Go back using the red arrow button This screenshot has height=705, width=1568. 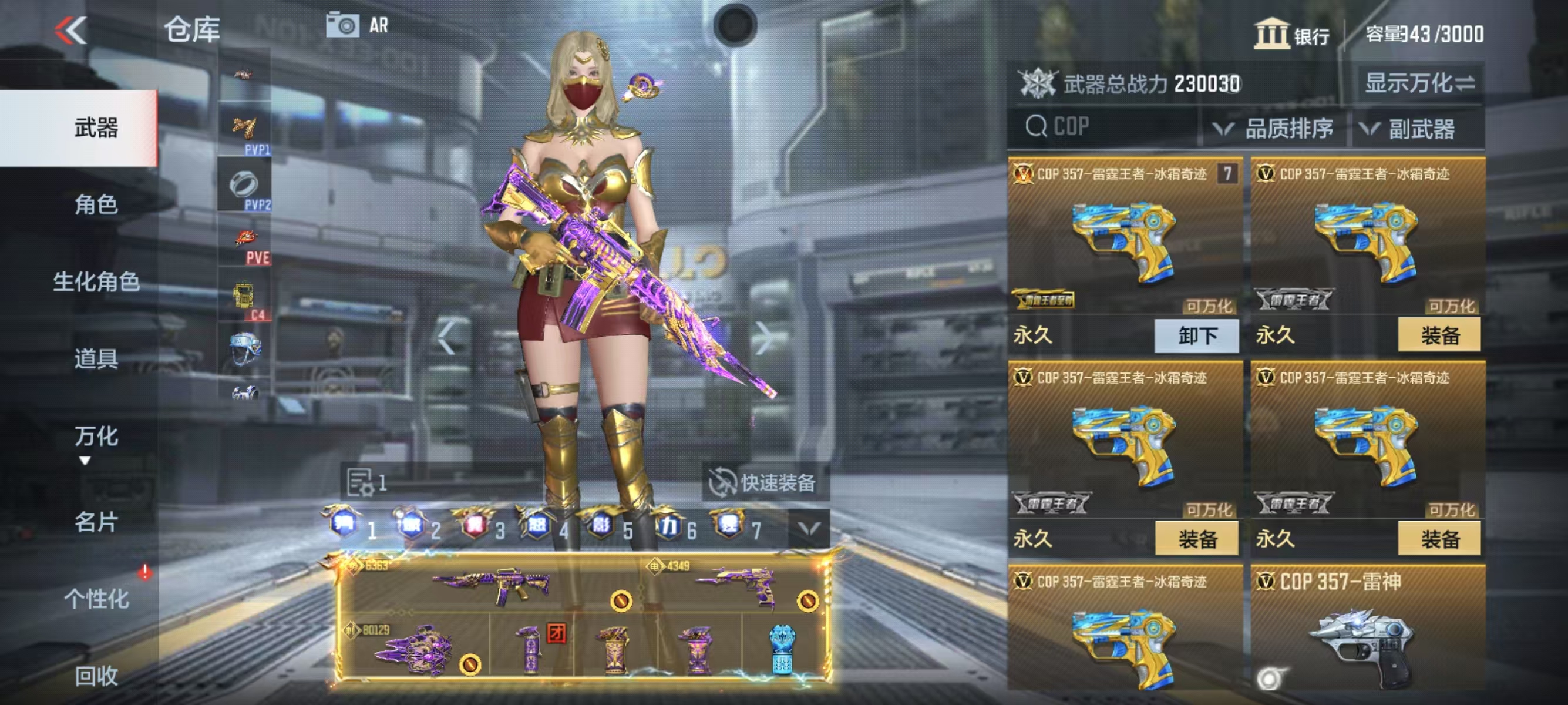pos(71,30)
